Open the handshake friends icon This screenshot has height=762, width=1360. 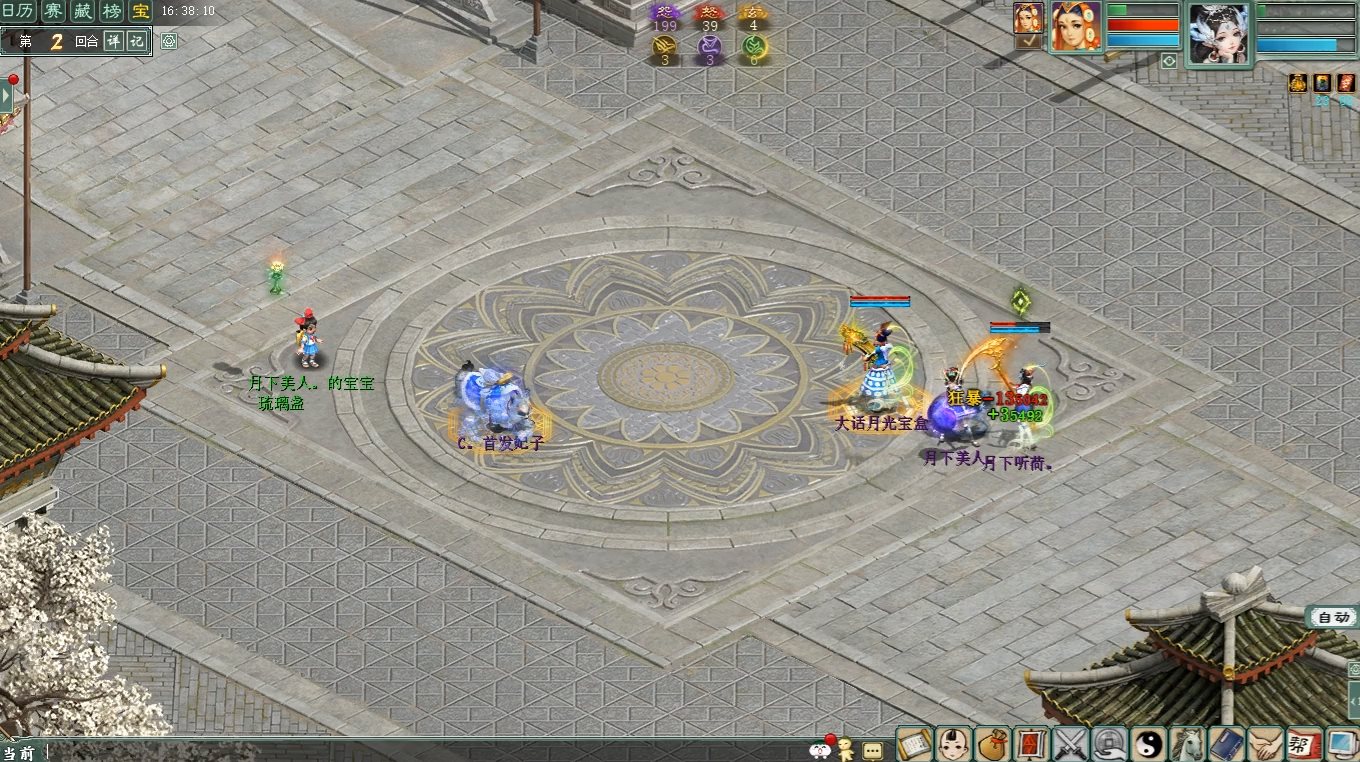click(x=1266, y=744)
